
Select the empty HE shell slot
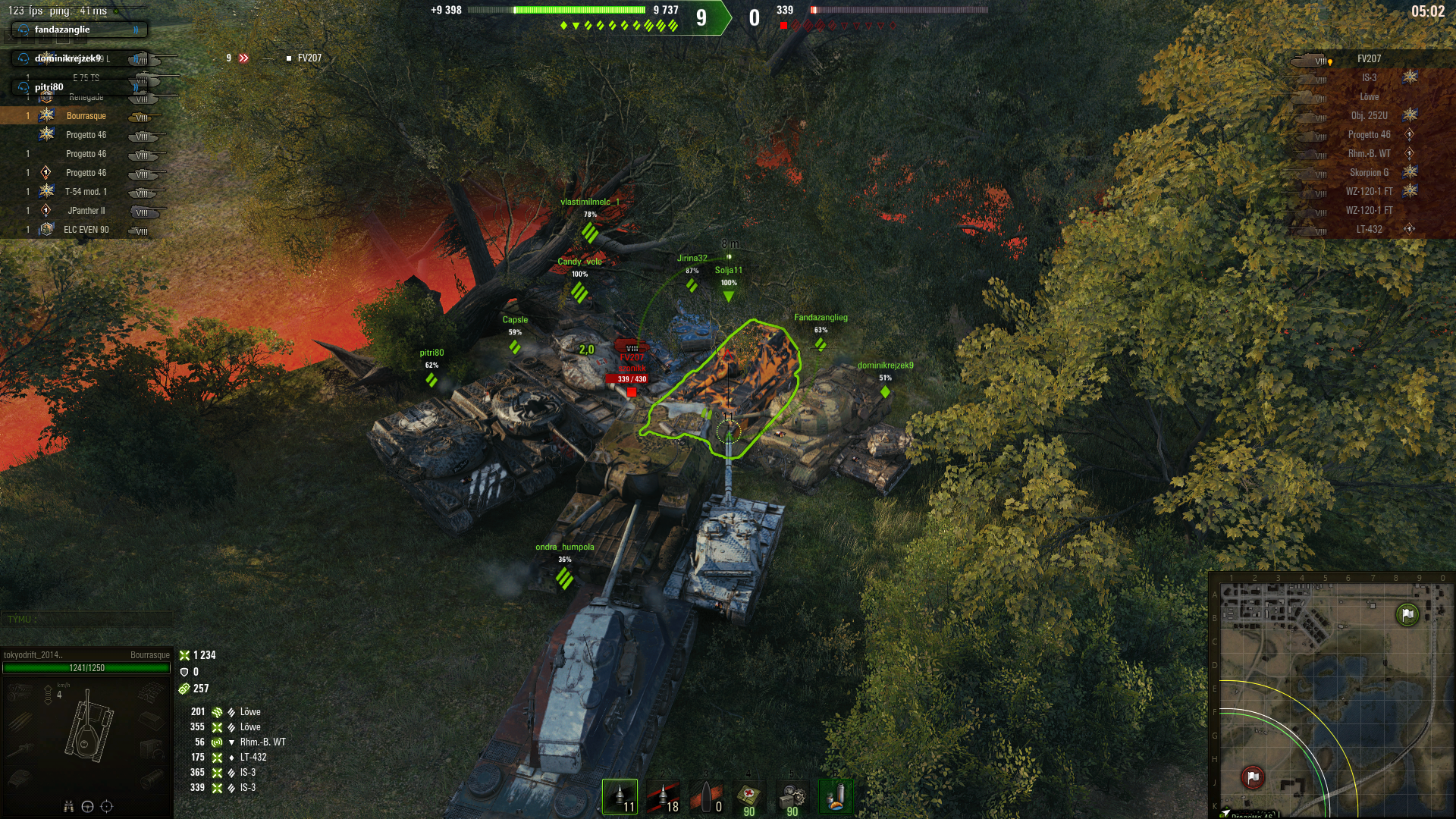pos(706,797)
